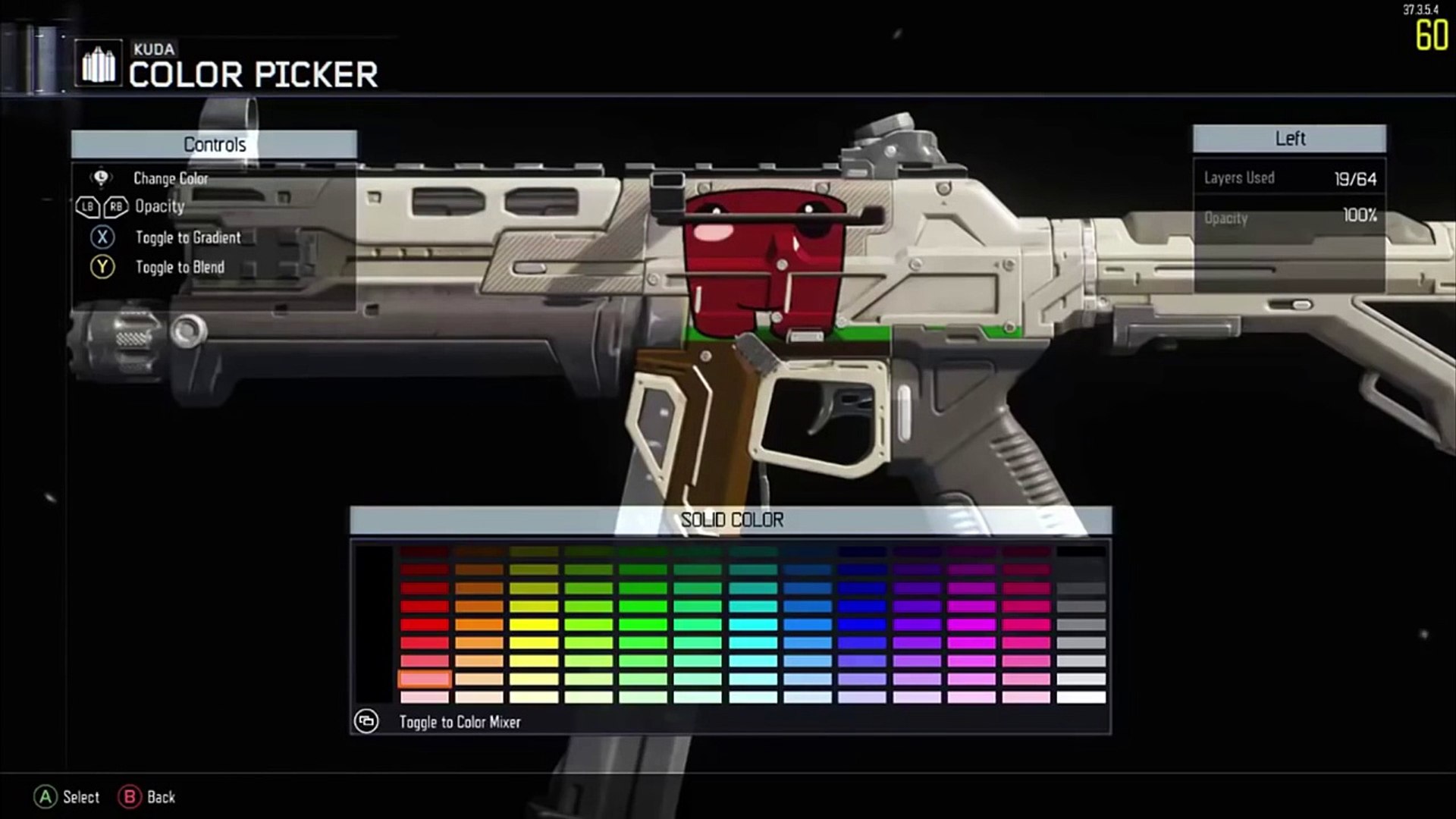This screenshot has height=819, width=1456.
Task: Select the vivid cyan swatch
Action: [x=753, y=624]
